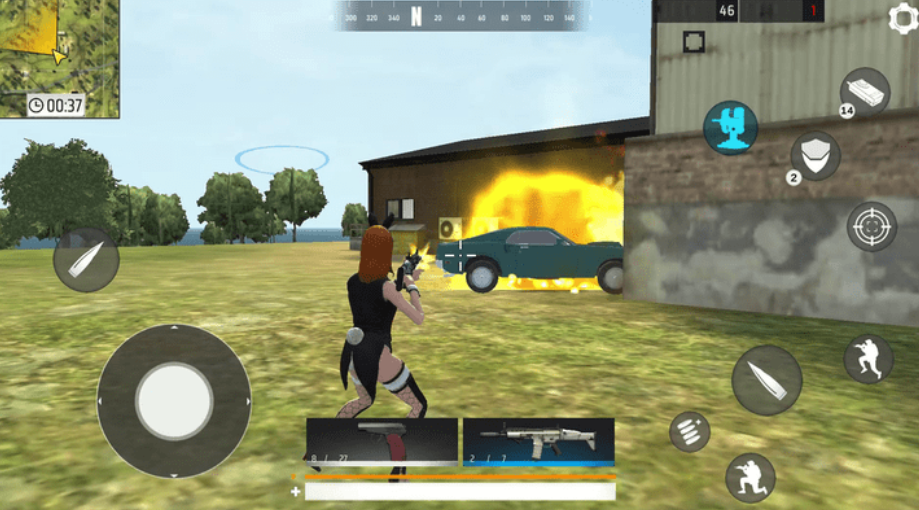Tap the kneeling soldier crouch button
Image resolution: width=919 pixels, height=510 pixels.
pos(750,477)
